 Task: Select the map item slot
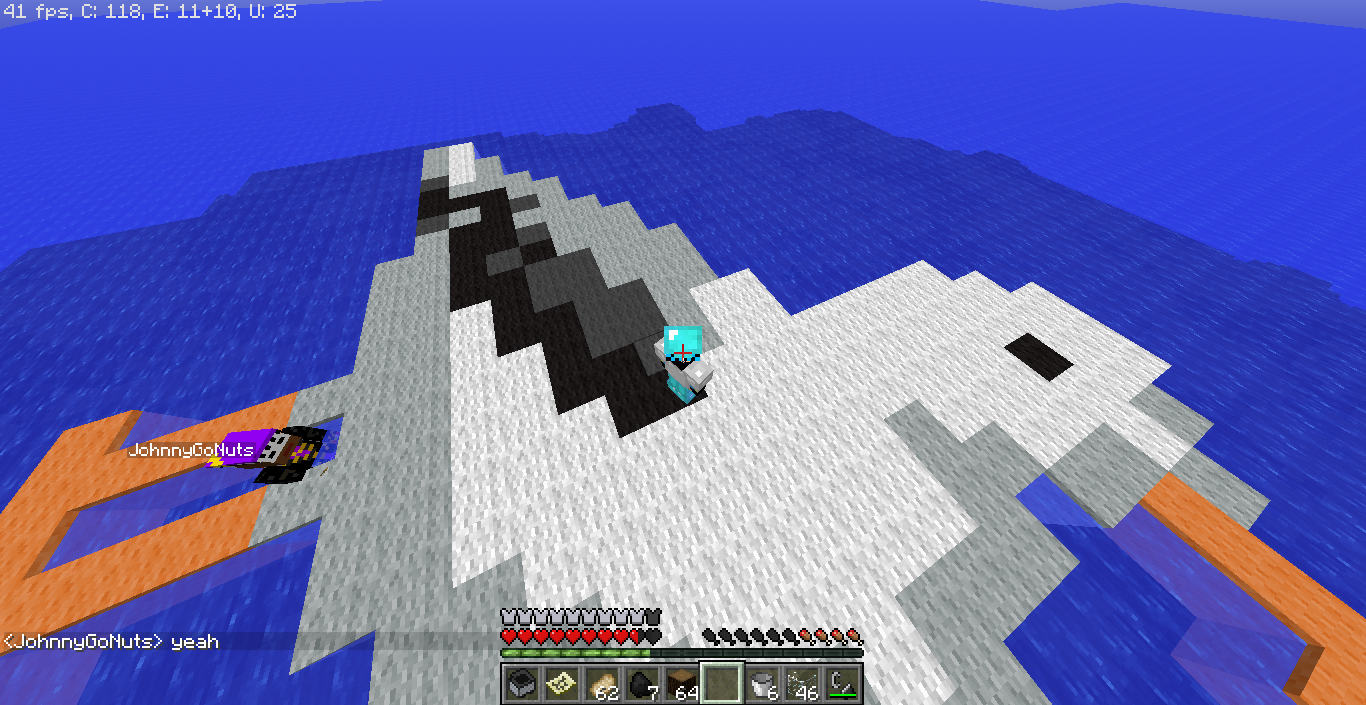(x=561, y=684)
